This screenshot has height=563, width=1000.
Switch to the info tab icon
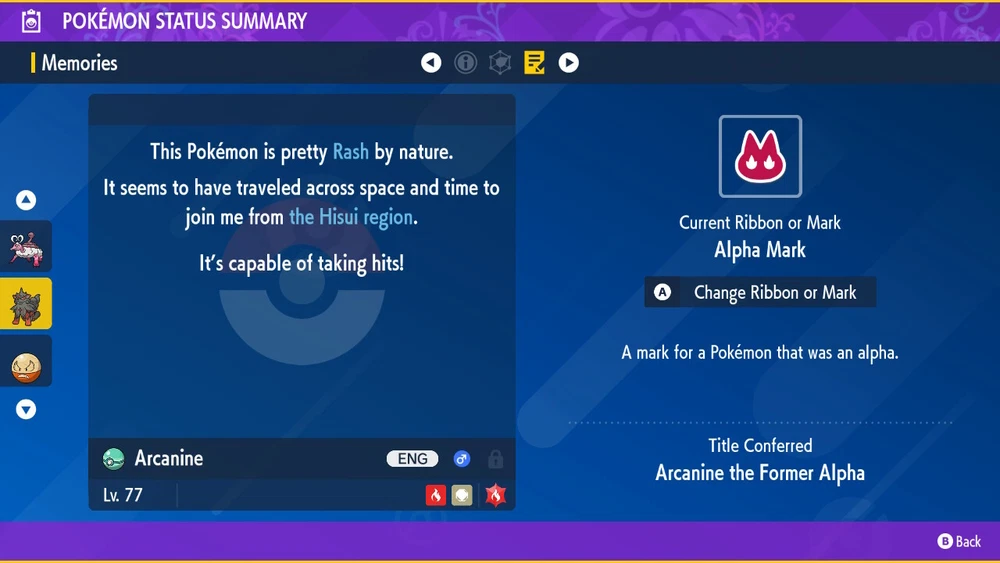[465, 63]
